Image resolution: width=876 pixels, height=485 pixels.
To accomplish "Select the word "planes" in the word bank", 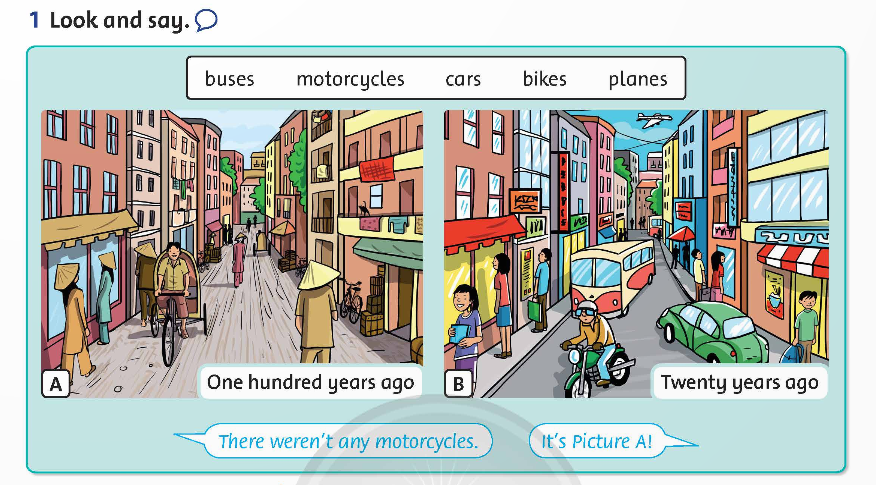I will (x=637, y=79).
